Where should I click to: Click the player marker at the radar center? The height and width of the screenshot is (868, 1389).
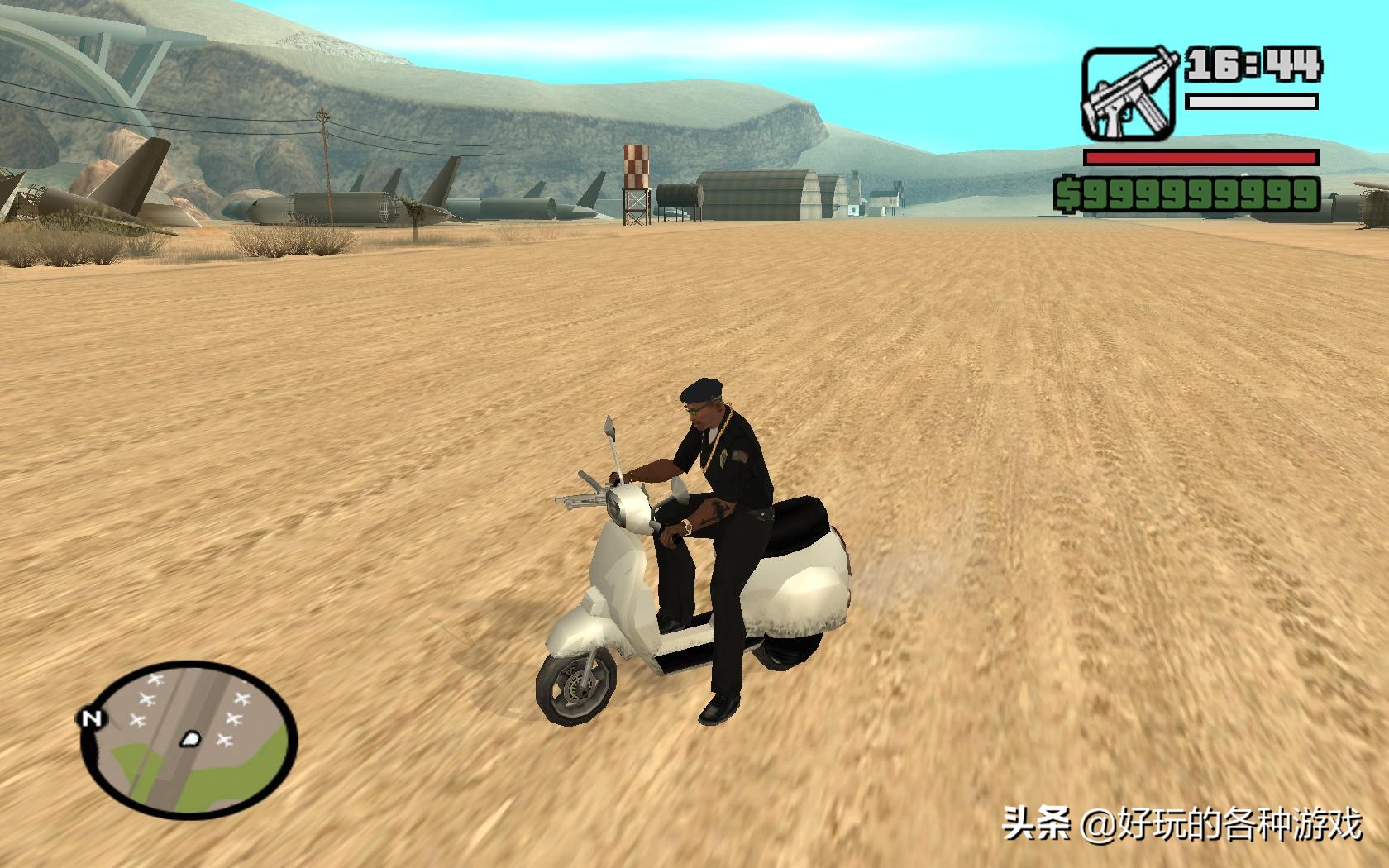[190, 739]
